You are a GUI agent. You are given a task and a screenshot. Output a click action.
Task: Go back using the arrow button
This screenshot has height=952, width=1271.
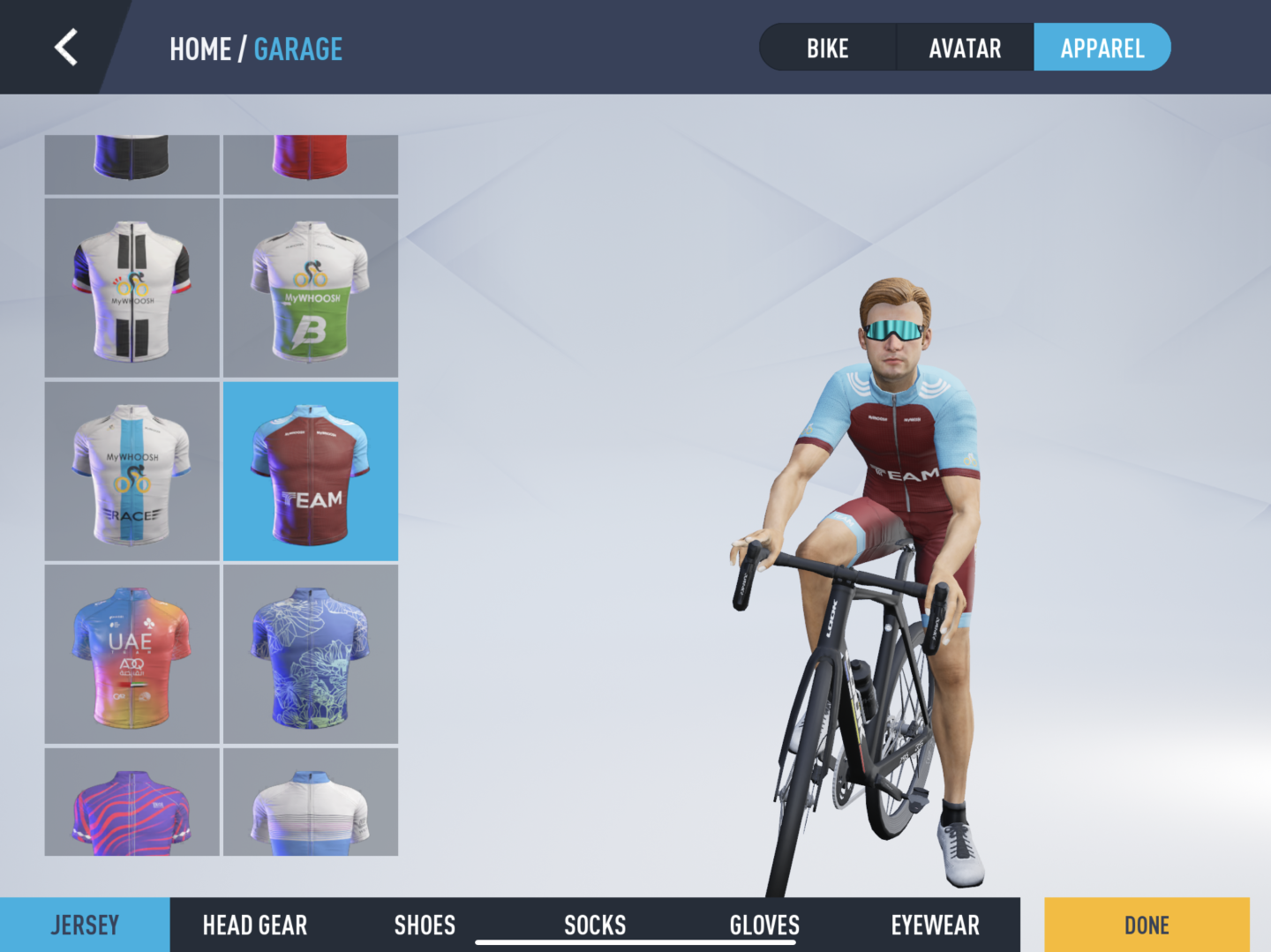click(66, 48)
